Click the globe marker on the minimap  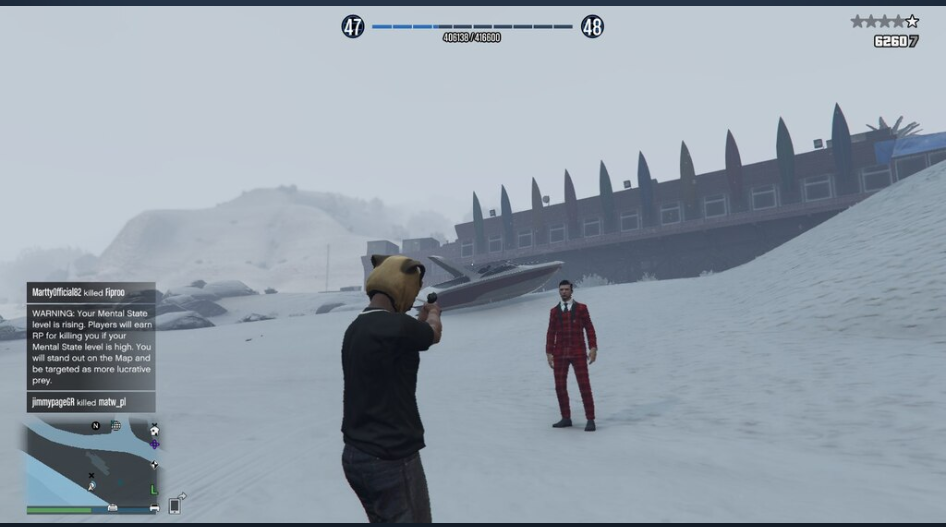[x=116, y=426]
